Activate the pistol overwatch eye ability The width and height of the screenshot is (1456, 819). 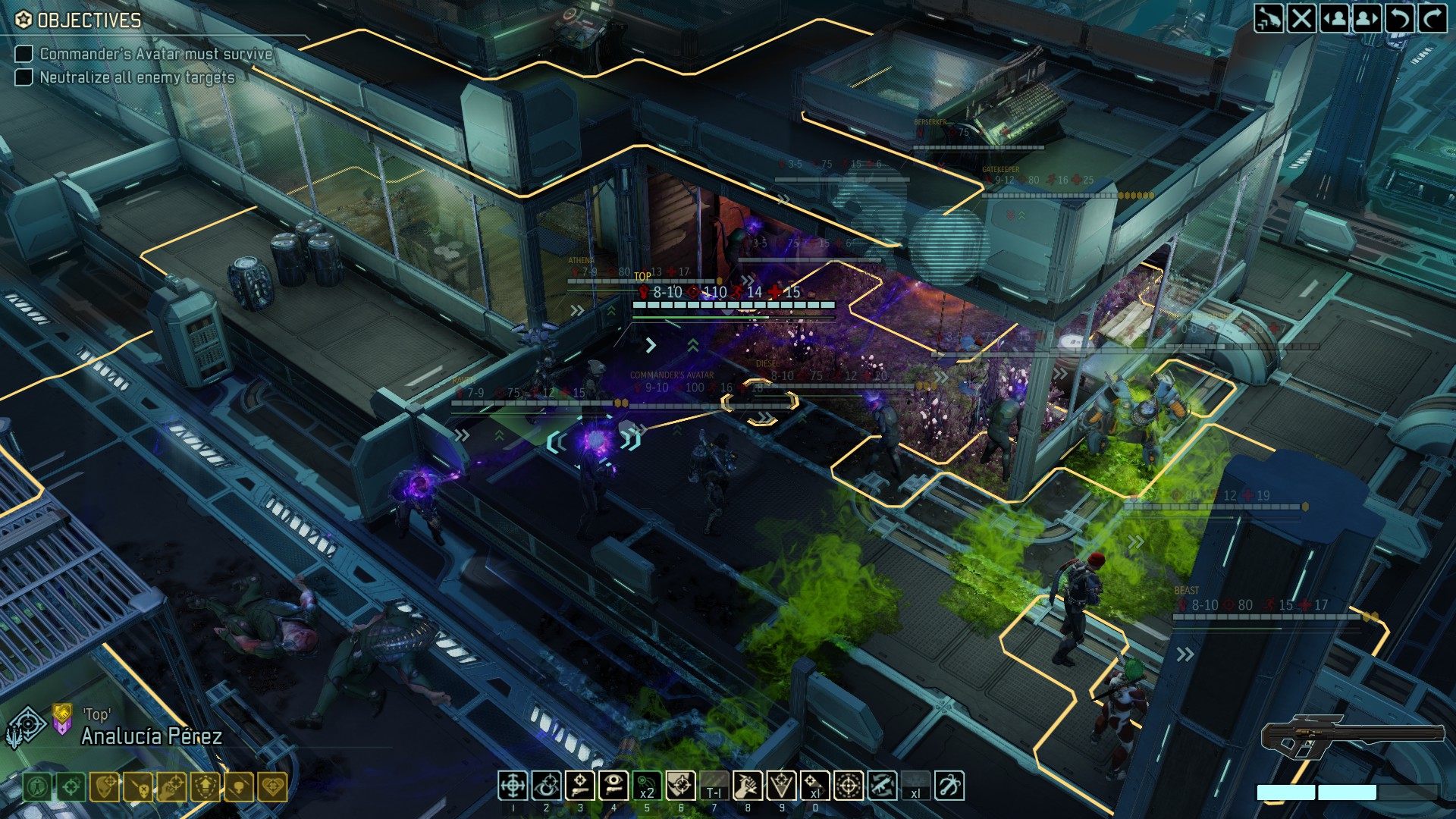(613, 786)
